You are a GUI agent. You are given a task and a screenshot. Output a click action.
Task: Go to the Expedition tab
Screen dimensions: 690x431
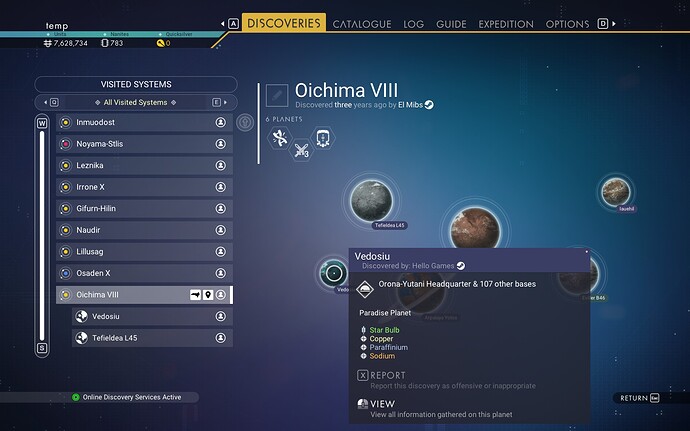[506, 24]
